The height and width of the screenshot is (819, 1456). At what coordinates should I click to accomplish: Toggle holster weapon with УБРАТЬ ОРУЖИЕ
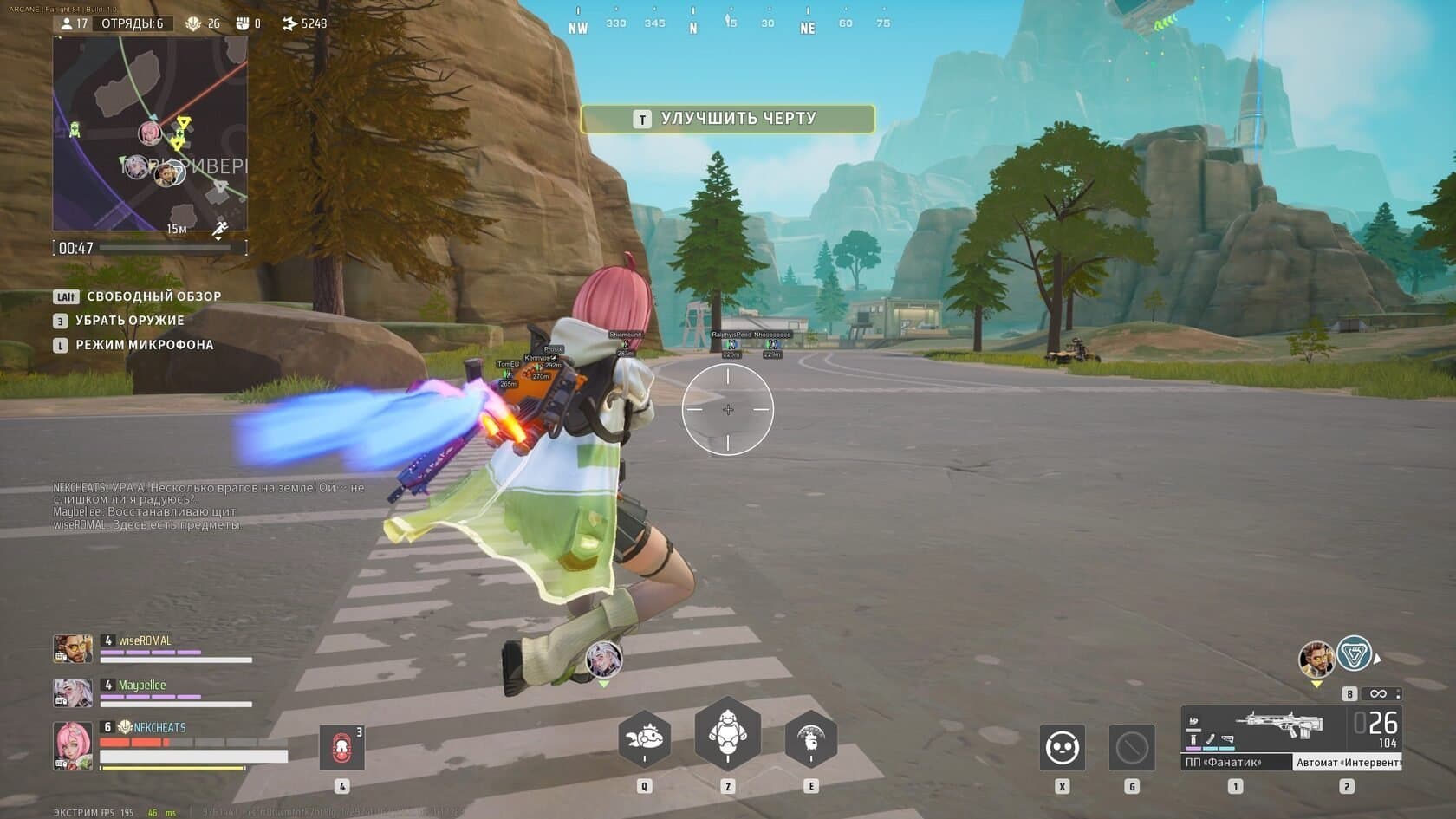133,321
